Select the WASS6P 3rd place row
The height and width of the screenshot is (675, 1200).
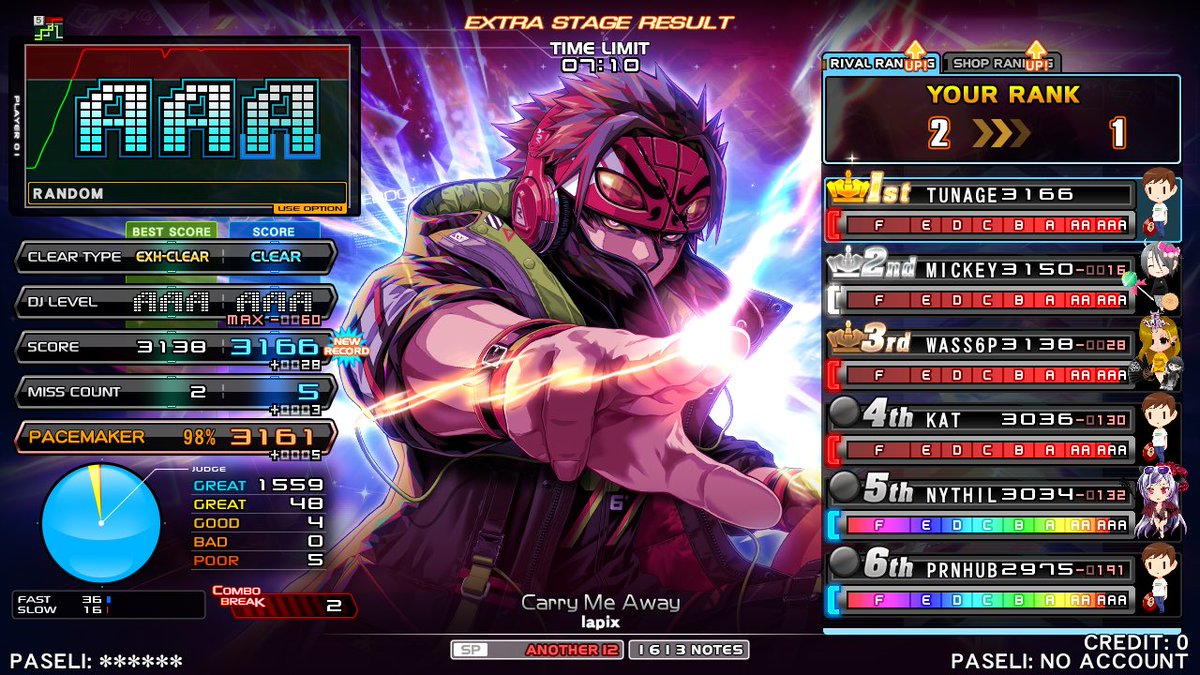coord(985,357)
